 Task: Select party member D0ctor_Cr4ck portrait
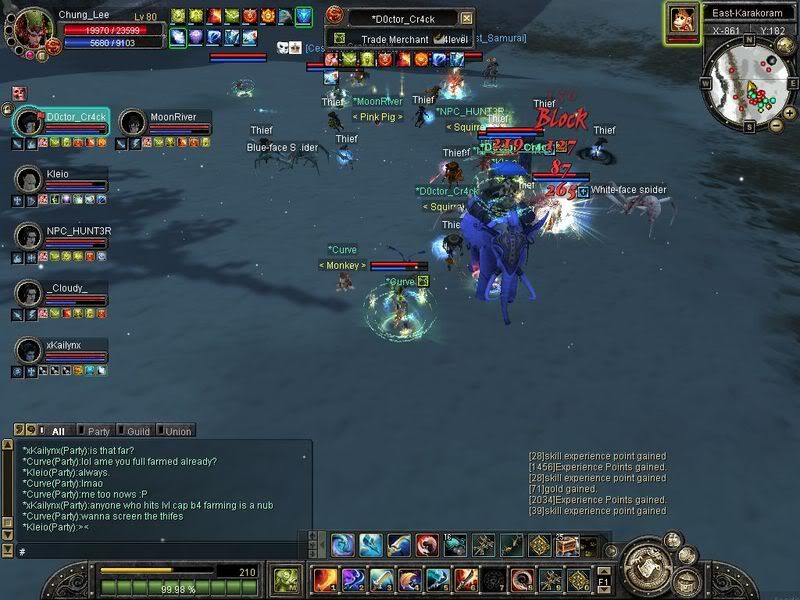click(29, 123)
